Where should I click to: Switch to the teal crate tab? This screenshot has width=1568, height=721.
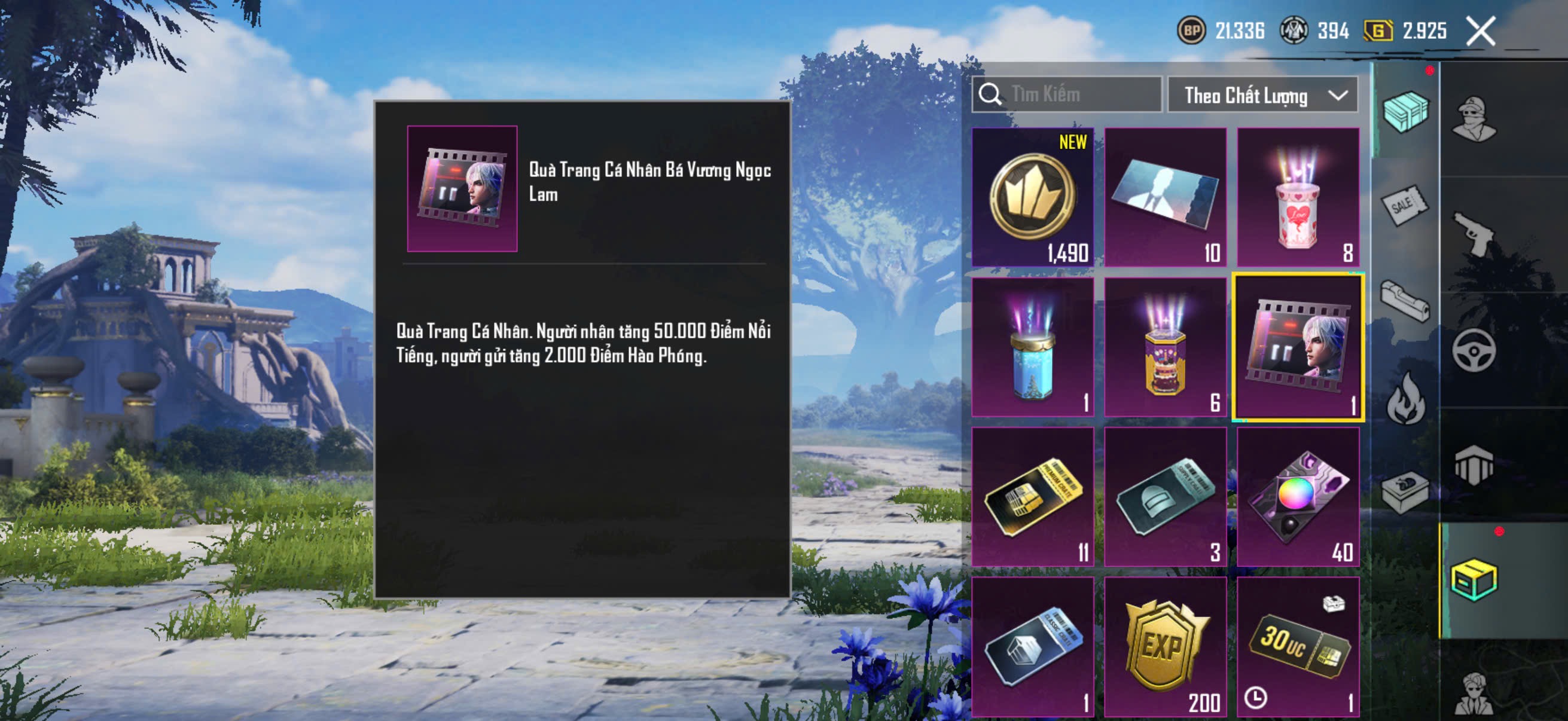[x=1405, y=111]
